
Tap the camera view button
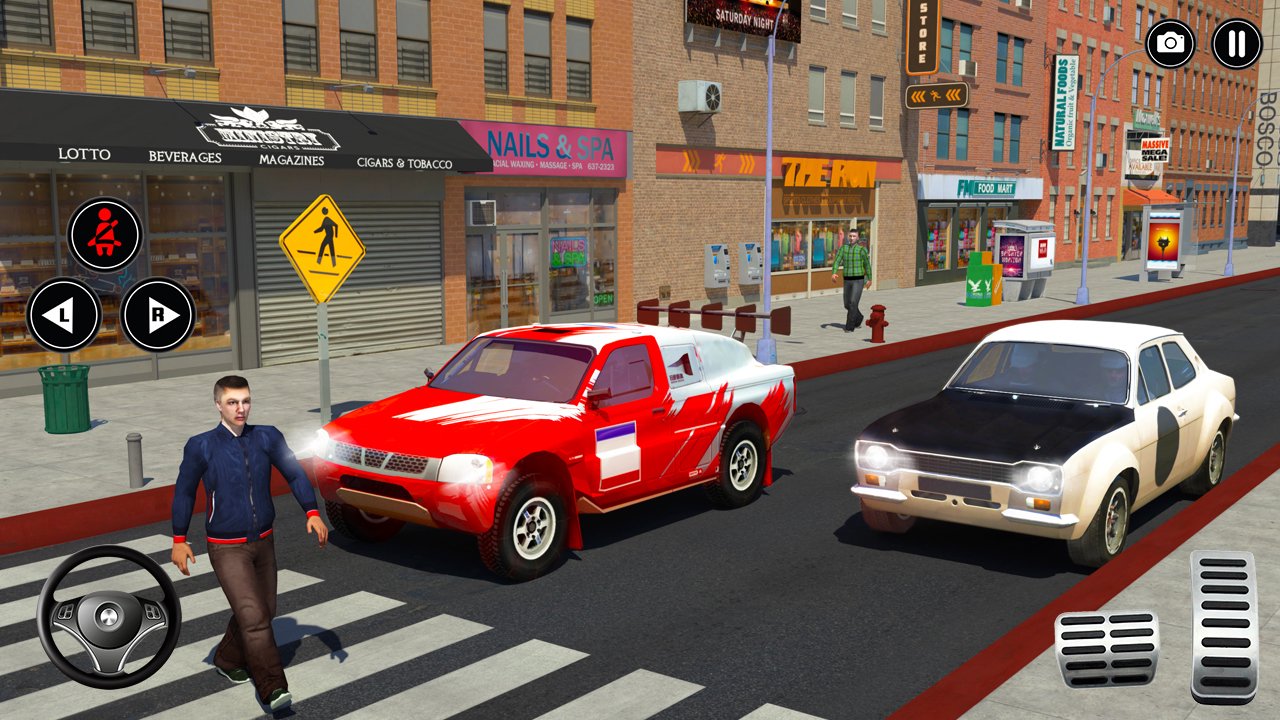click(x=1170, y=44)
